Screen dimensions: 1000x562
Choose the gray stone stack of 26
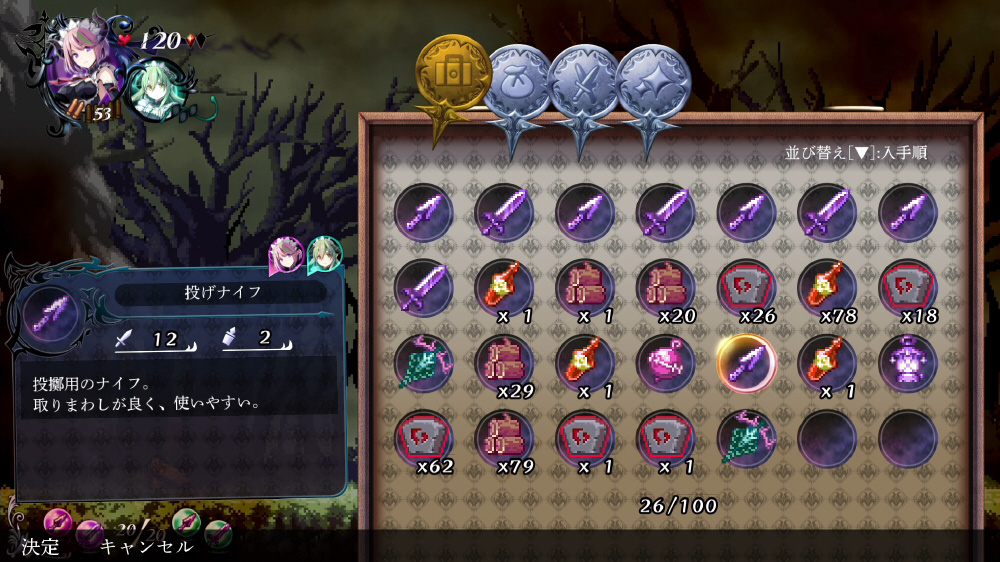(746, 288)
